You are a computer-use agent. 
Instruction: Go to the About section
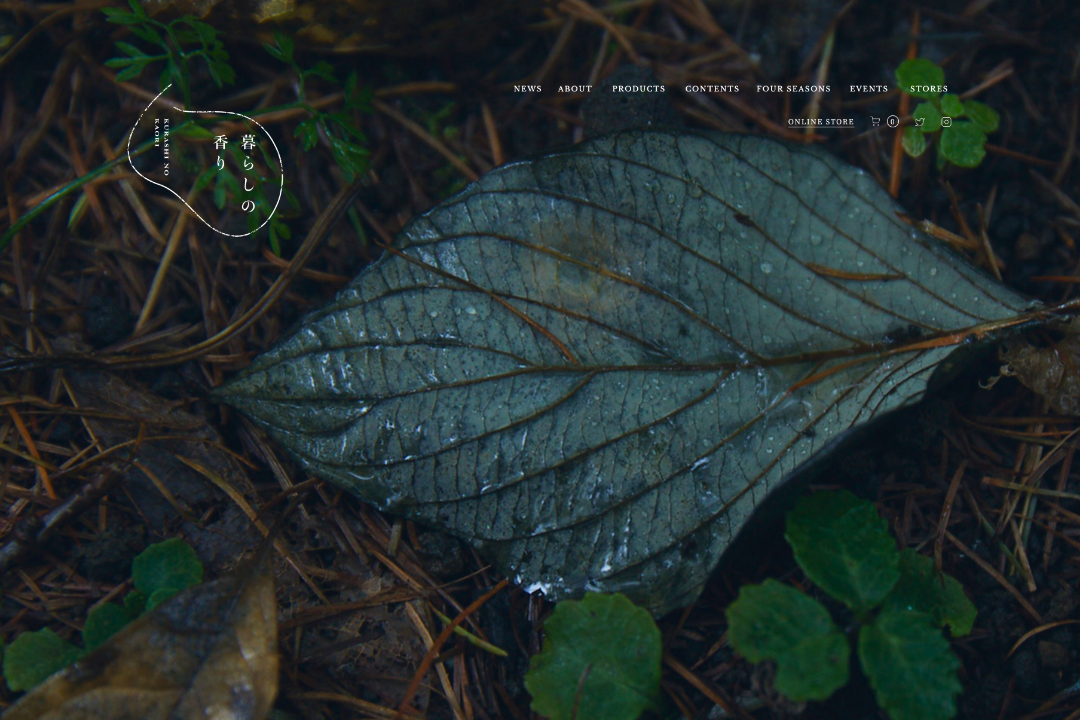click(x=575, y=89)
